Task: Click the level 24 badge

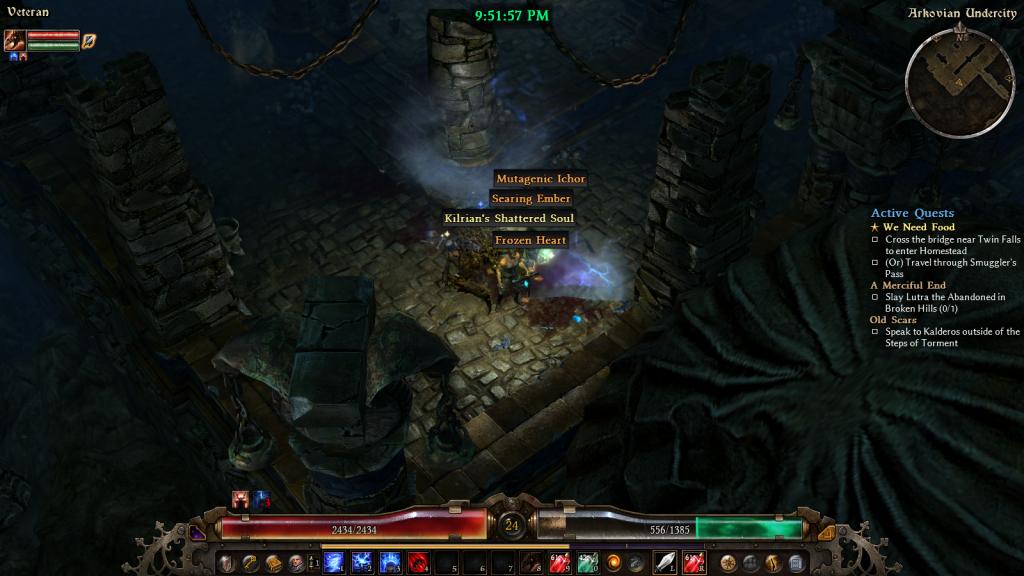Action: click(x=512, y=524)
